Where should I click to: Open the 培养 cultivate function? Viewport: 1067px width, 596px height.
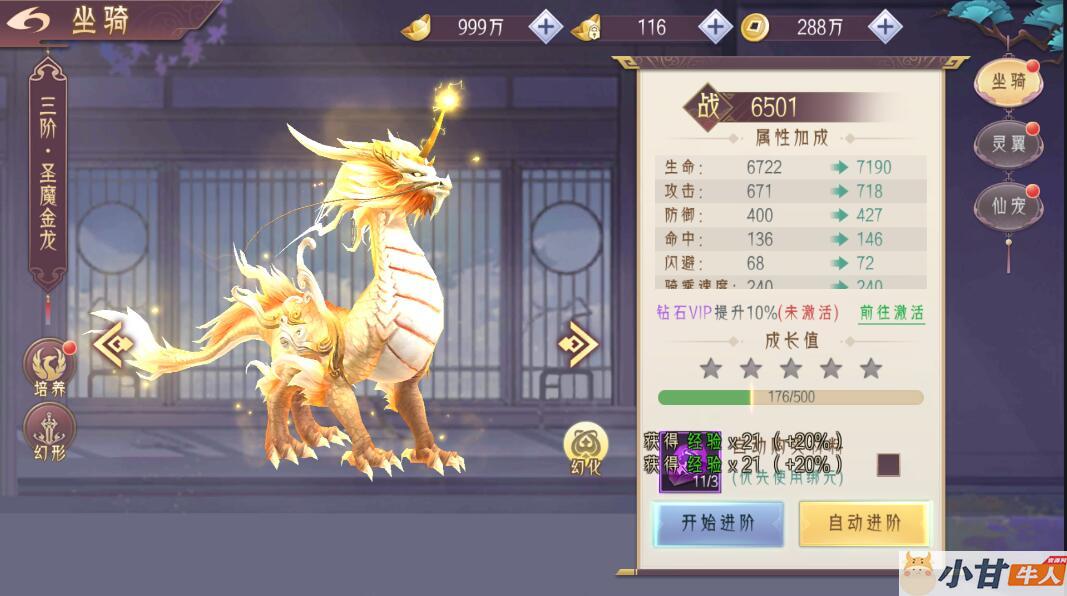(49, 367)
